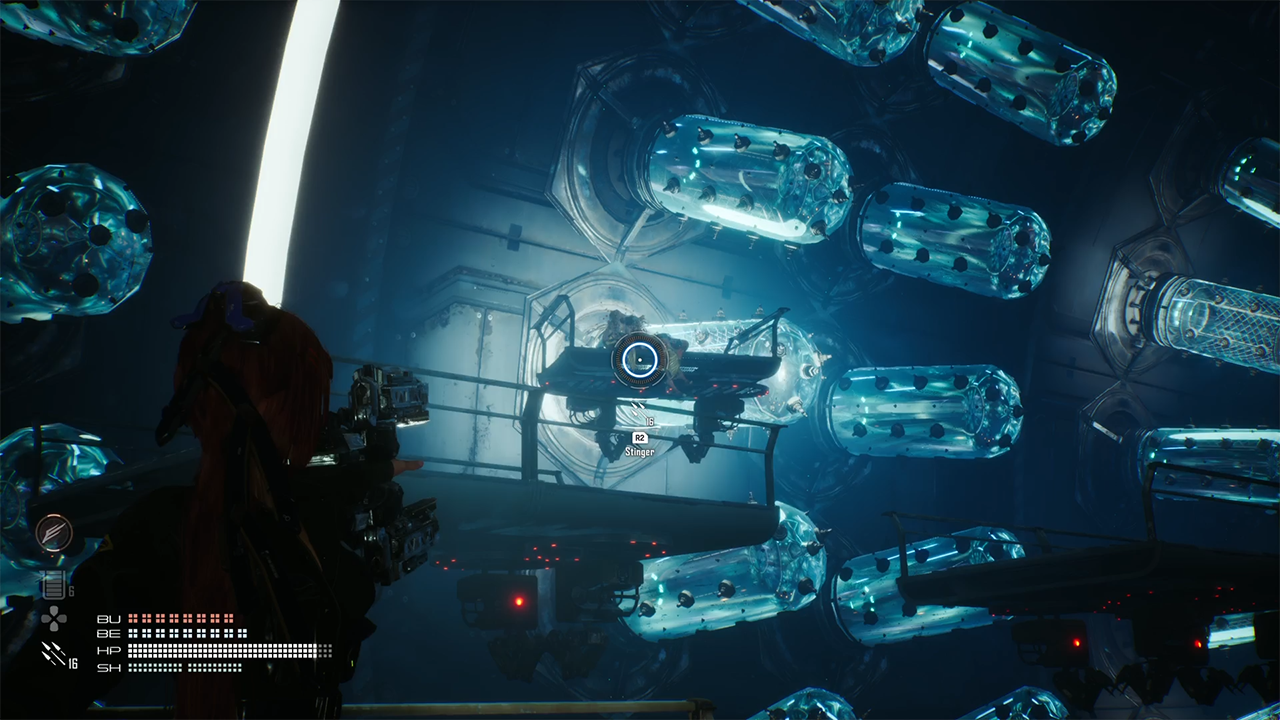Use the healing tumbler item icon

pos(53,585)
